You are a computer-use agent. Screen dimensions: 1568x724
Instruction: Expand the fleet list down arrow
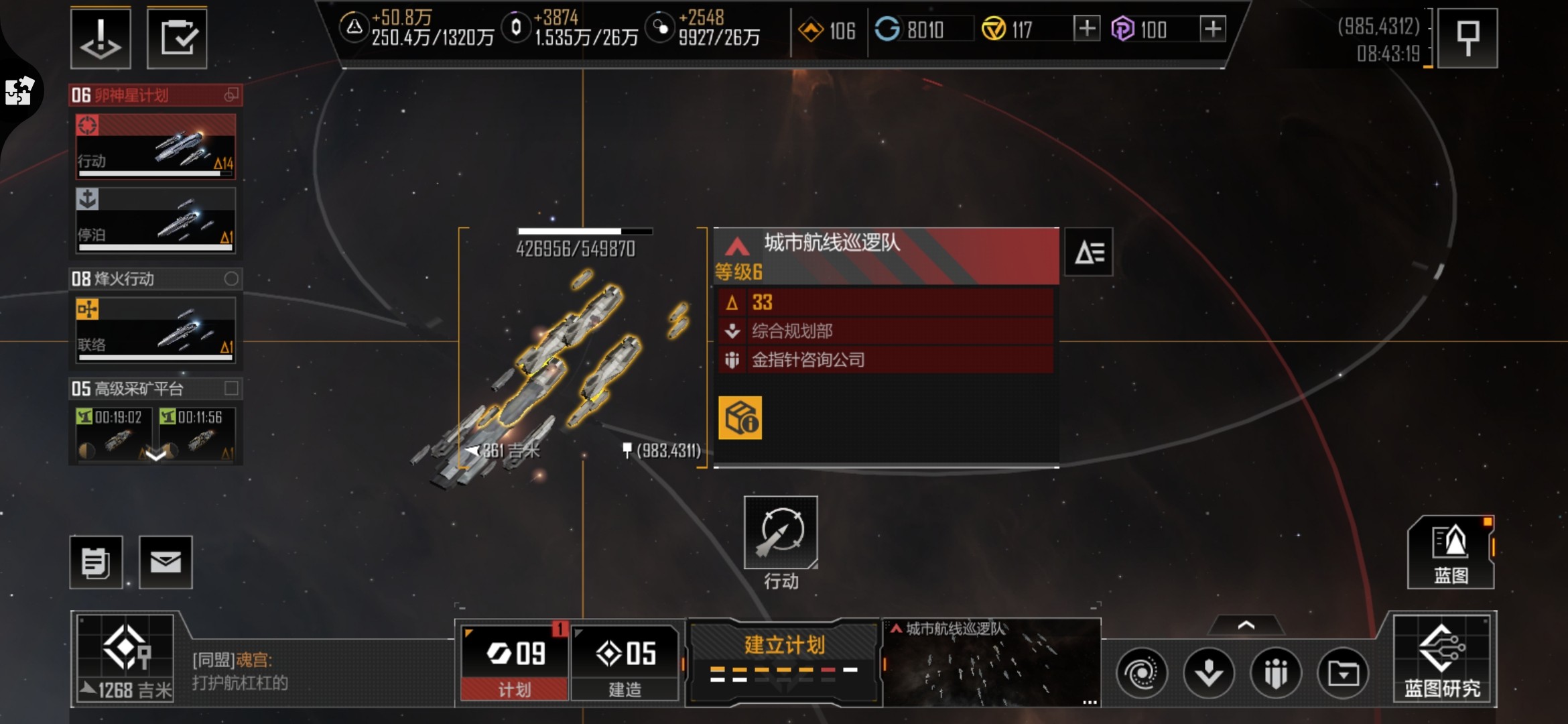pyautogui.click(x=155, y=456)
